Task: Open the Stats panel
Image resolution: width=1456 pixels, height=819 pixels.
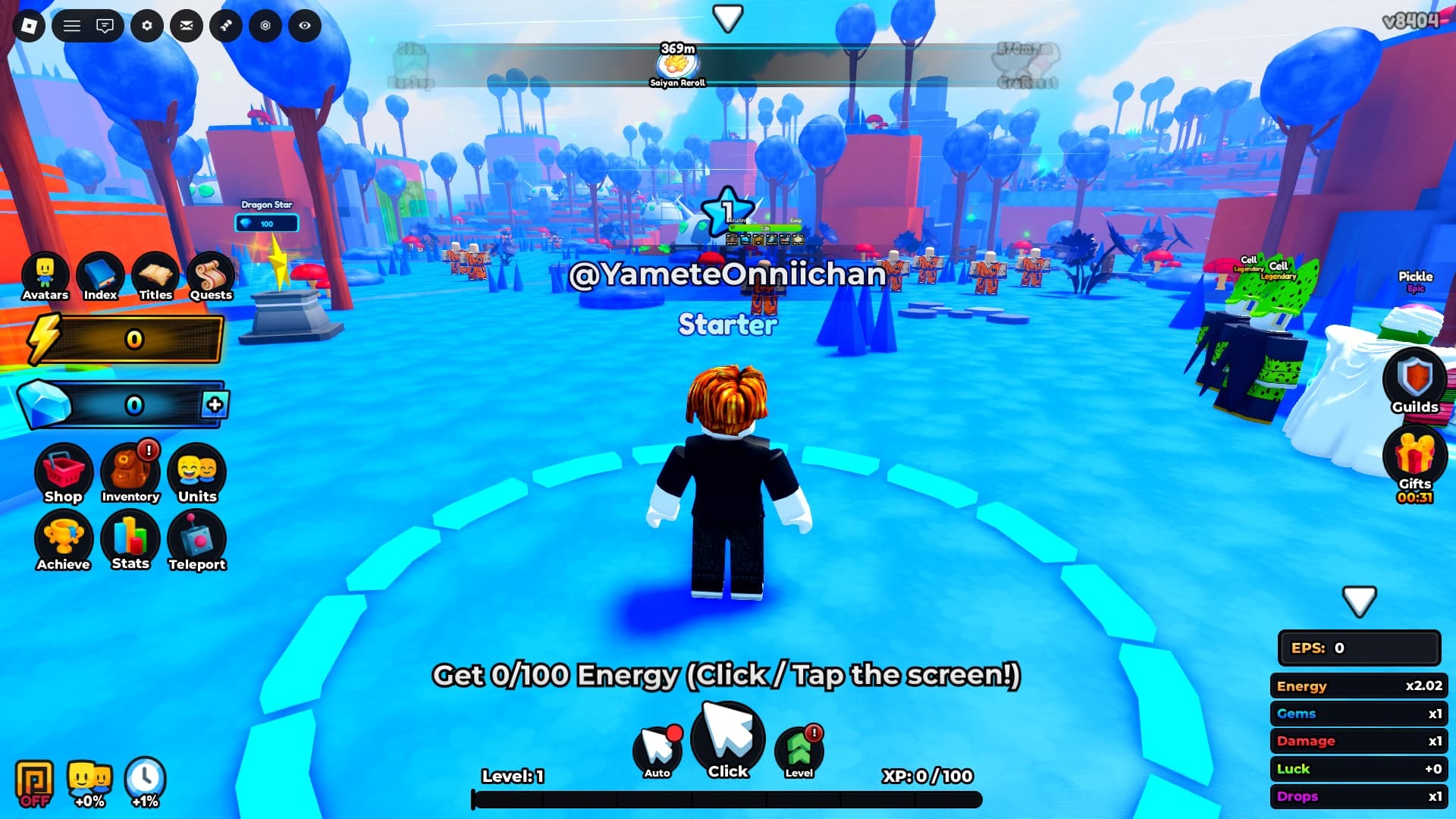Action: point(130,540)
